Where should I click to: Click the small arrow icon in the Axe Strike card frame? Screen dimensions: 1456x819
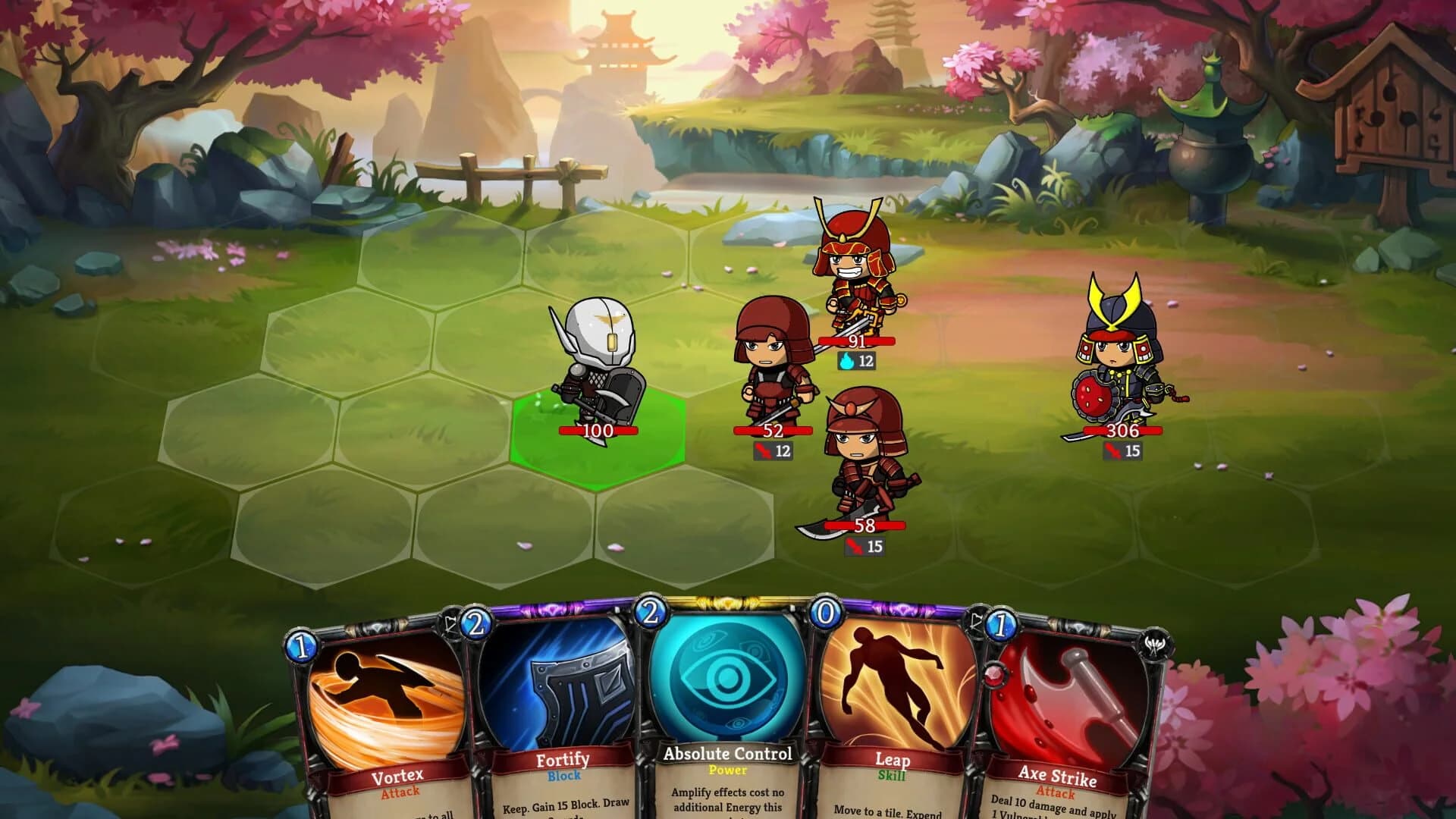[x=977, y=620]
